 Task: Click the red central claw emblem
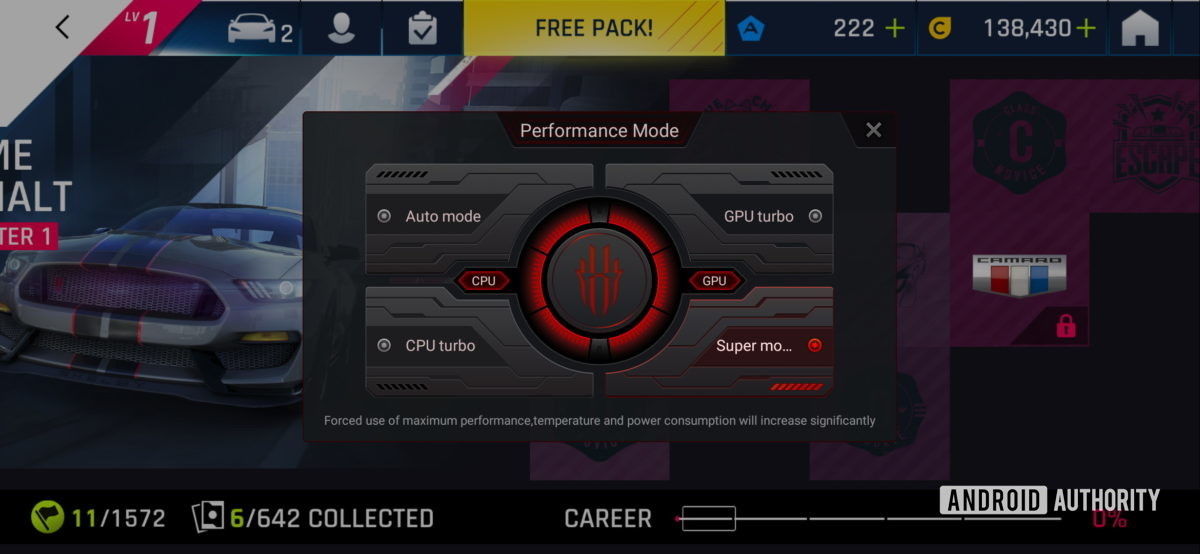click(599, 281)
